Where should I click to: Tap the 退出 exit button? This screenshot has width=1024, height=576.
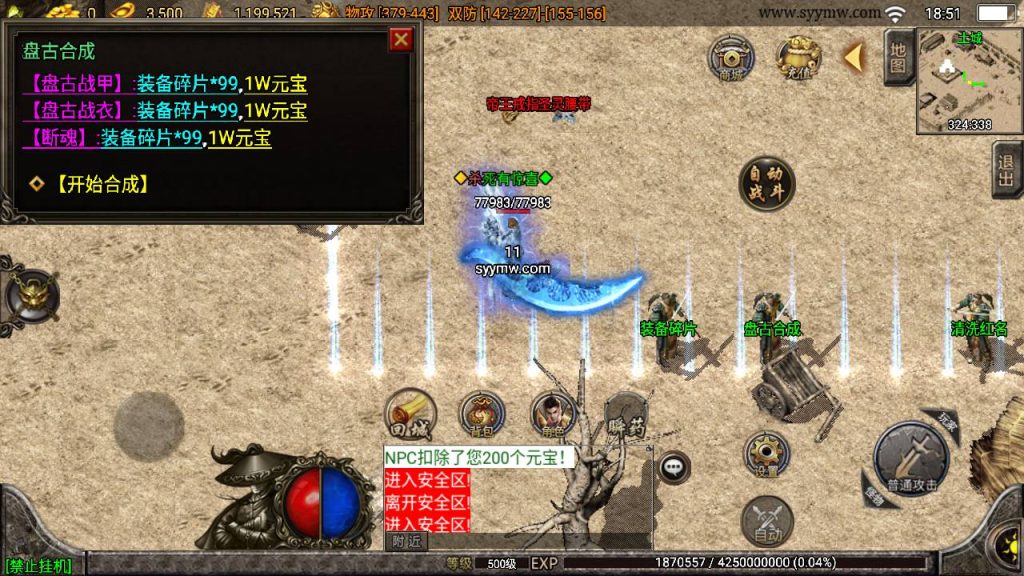click(x=1005, y=170)
